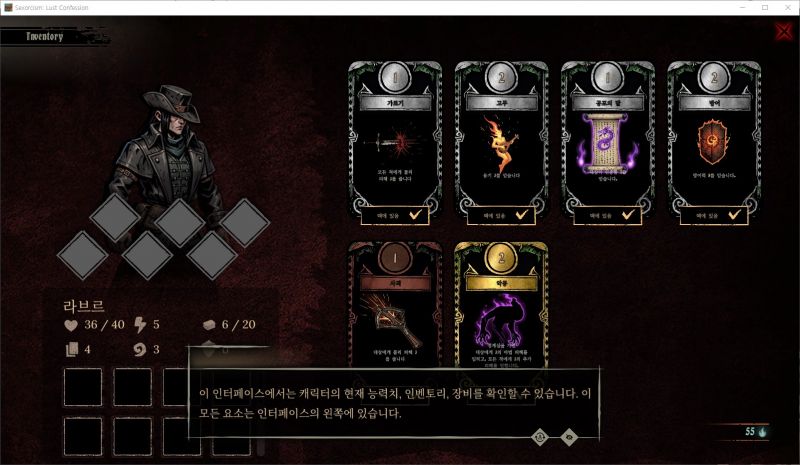
Task: Advance the tutorial dialogue text box
Action: tap(390, 400)
